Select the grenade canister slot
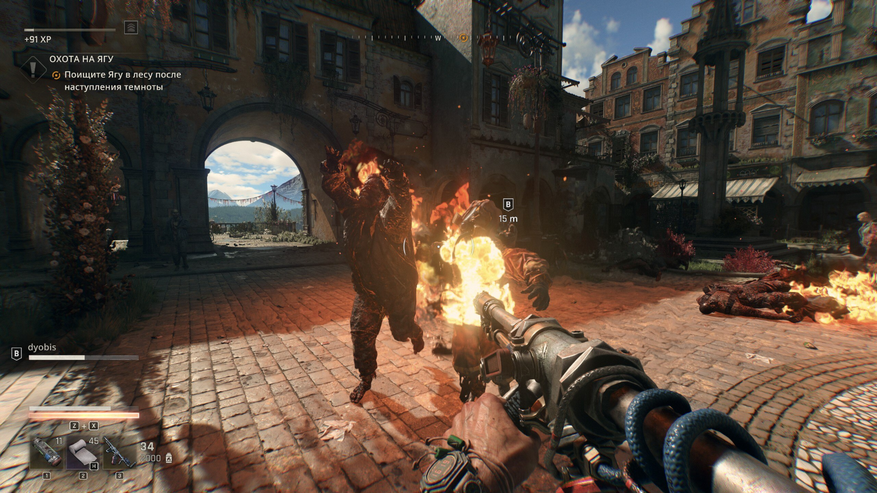 [x=47, y=453]
